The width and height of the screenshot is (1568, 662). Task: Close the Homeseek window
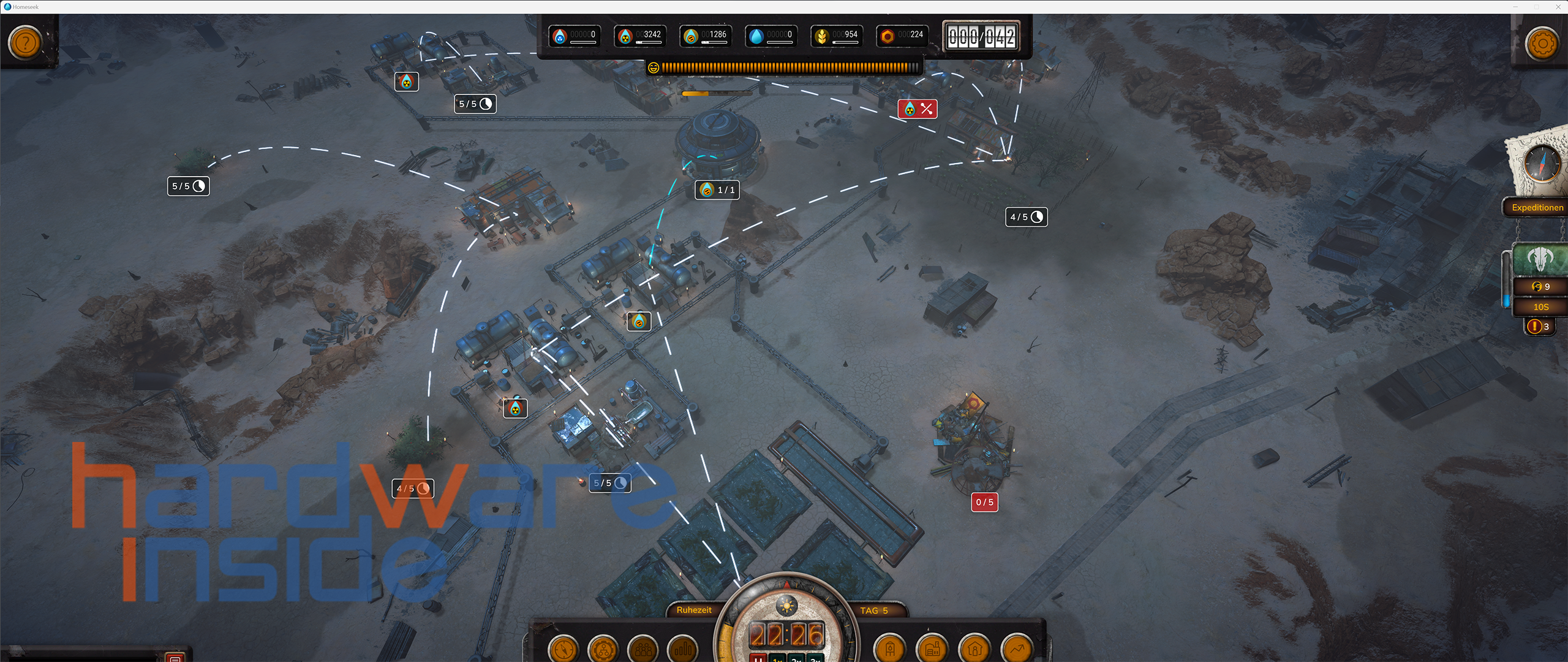point(1558,7)
